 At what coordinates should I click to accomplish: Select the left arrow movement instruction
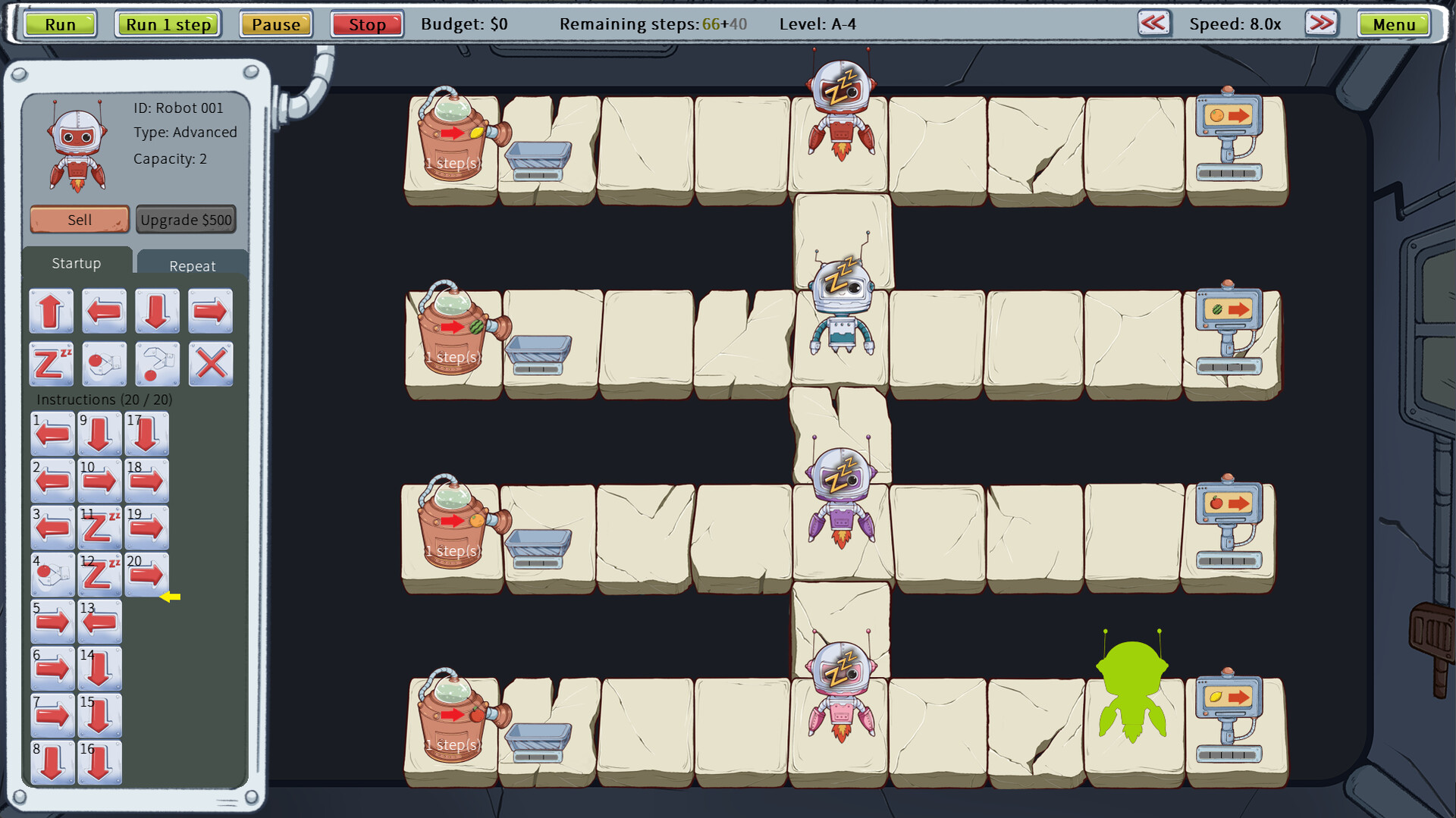click(x=104, y=311)
